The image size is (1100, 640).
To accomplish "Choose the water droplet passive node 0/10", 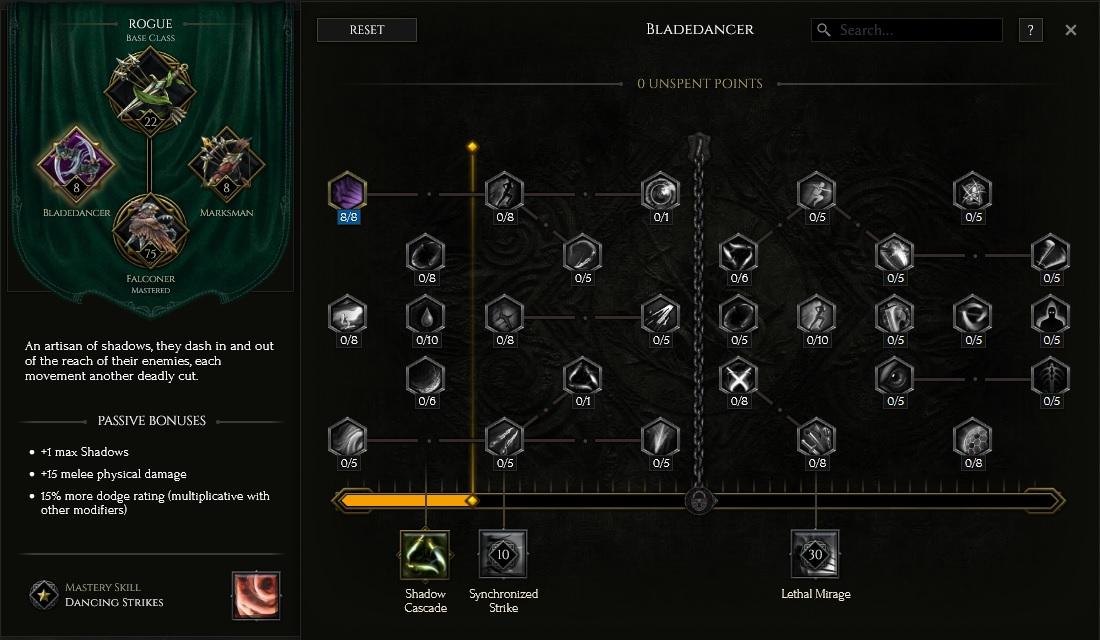I will (426, 316).
